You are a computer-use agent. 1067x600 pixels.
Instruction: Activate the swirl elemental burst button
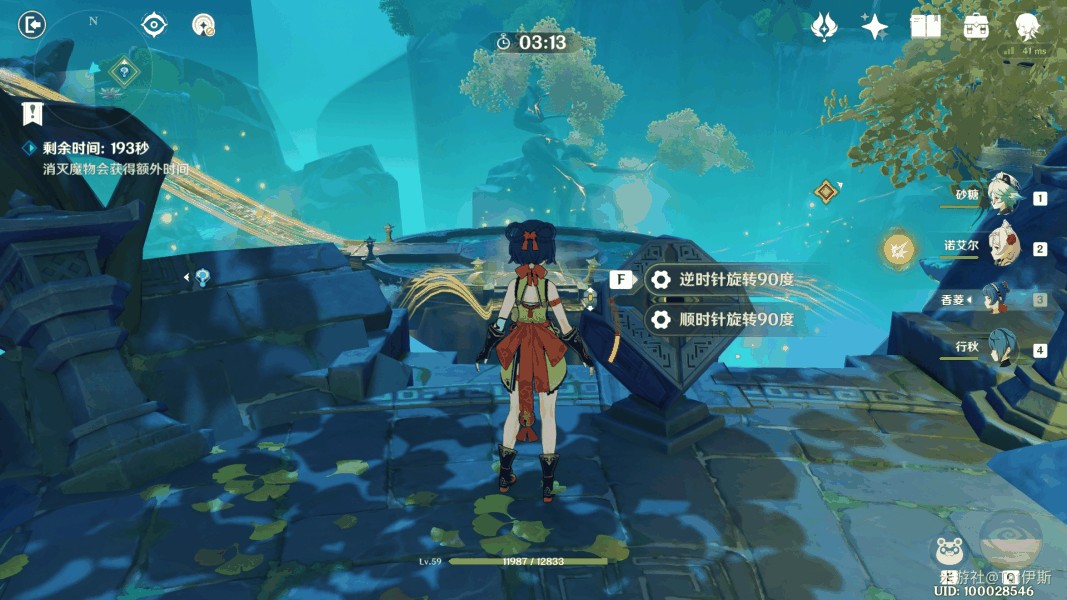coord(1010,540)
